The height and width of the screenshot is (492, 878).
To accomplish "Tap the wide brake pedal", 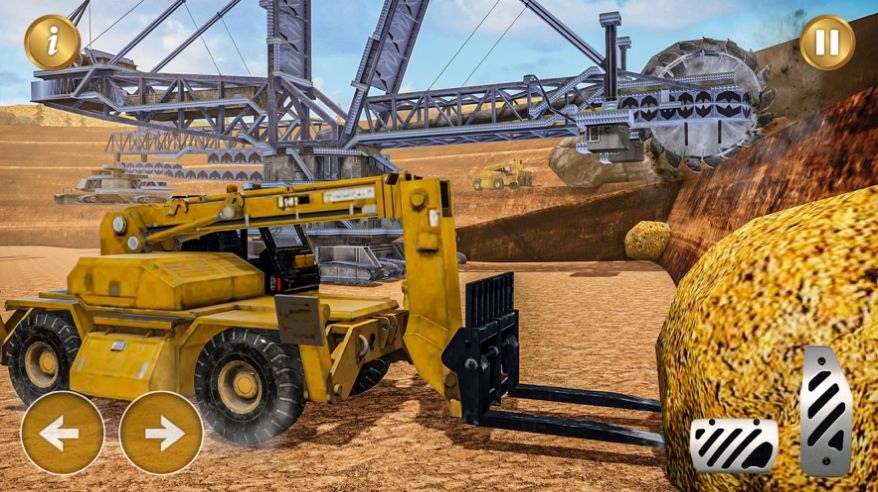I will click(734, 445).
